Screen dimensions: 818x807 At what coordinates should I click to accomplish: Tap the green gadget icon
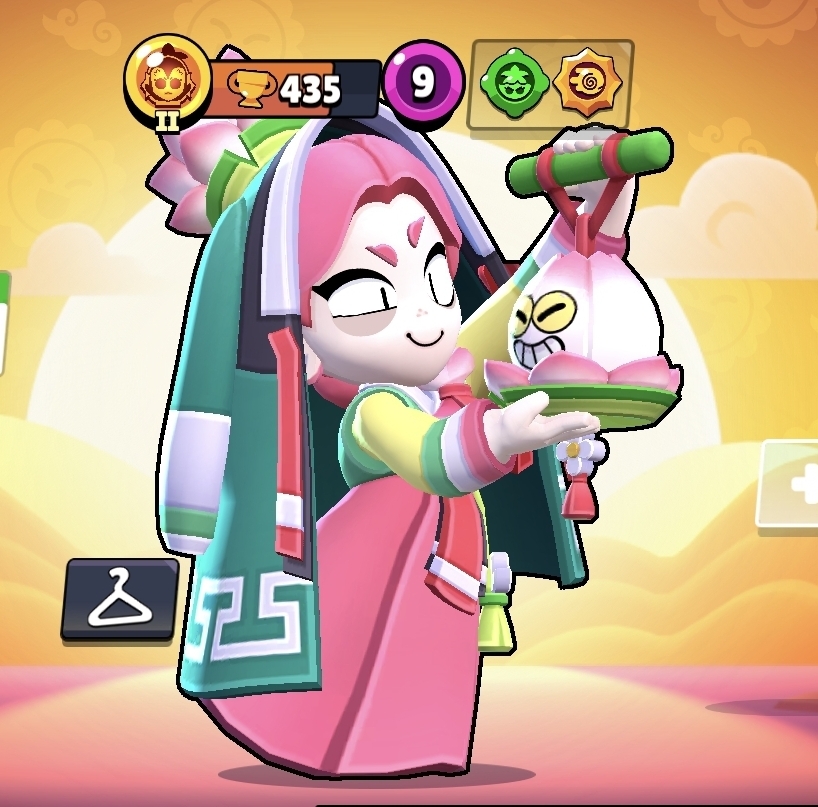512,83
